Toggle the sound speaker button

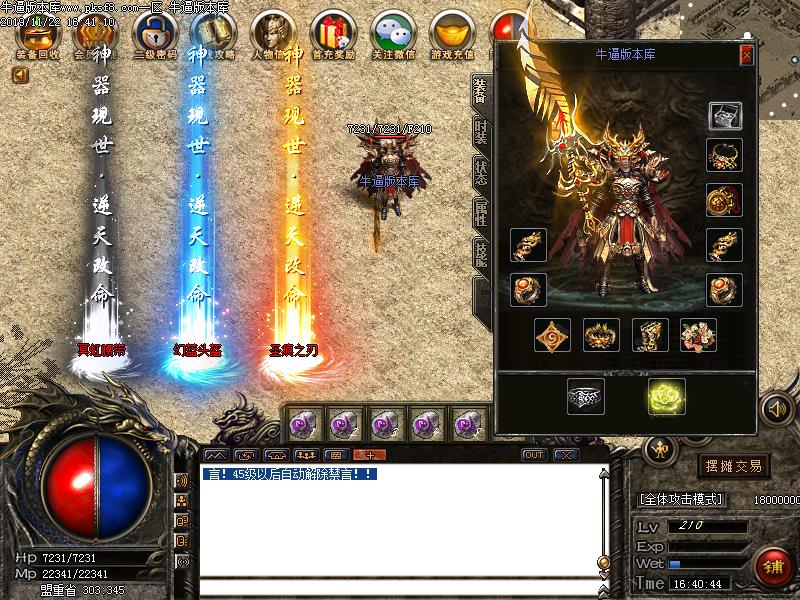(x=775, y=410)
